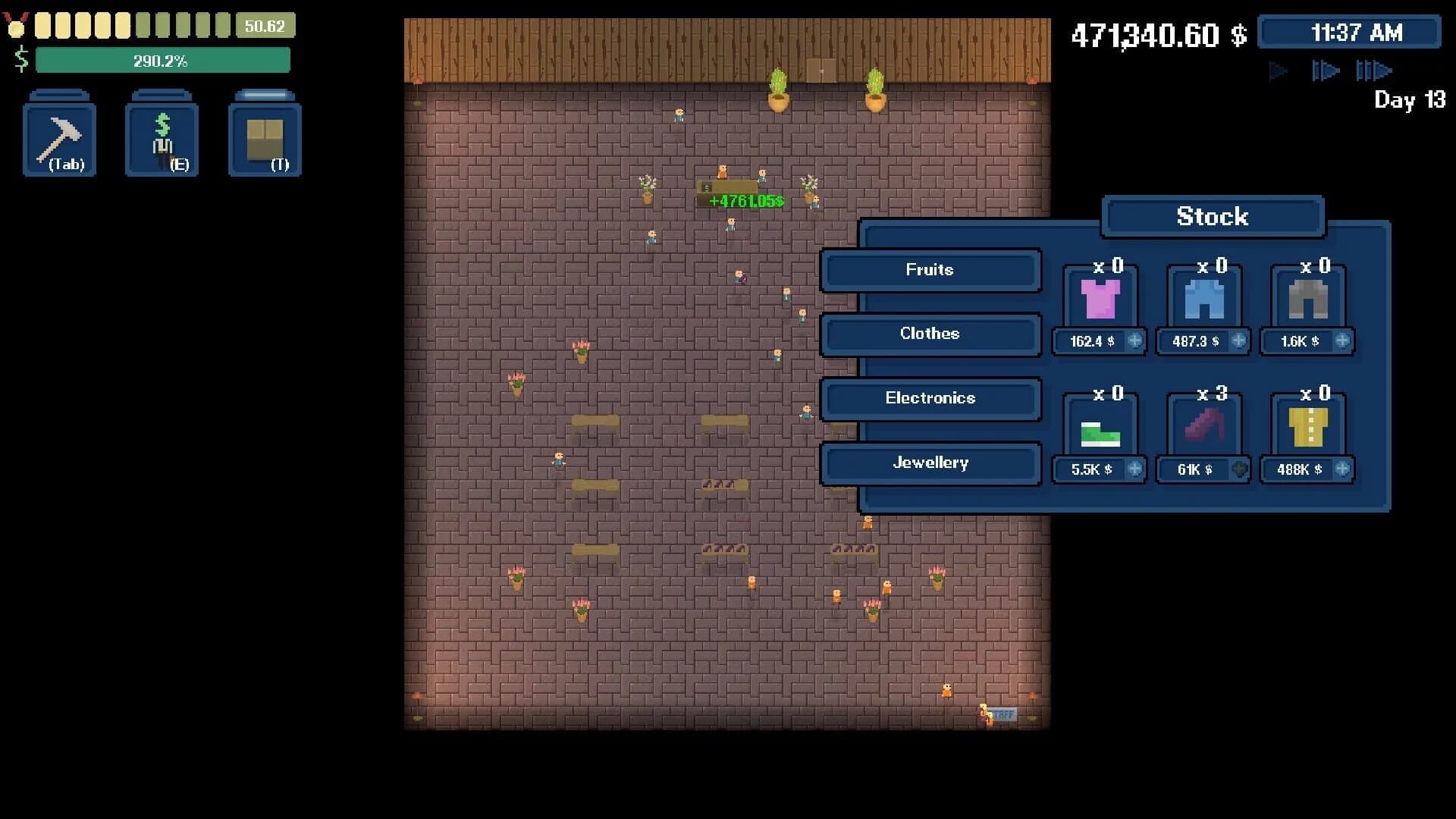Select the gray pants stock item
Viewport: 1456px width, 819px height.
point(1307,300)
